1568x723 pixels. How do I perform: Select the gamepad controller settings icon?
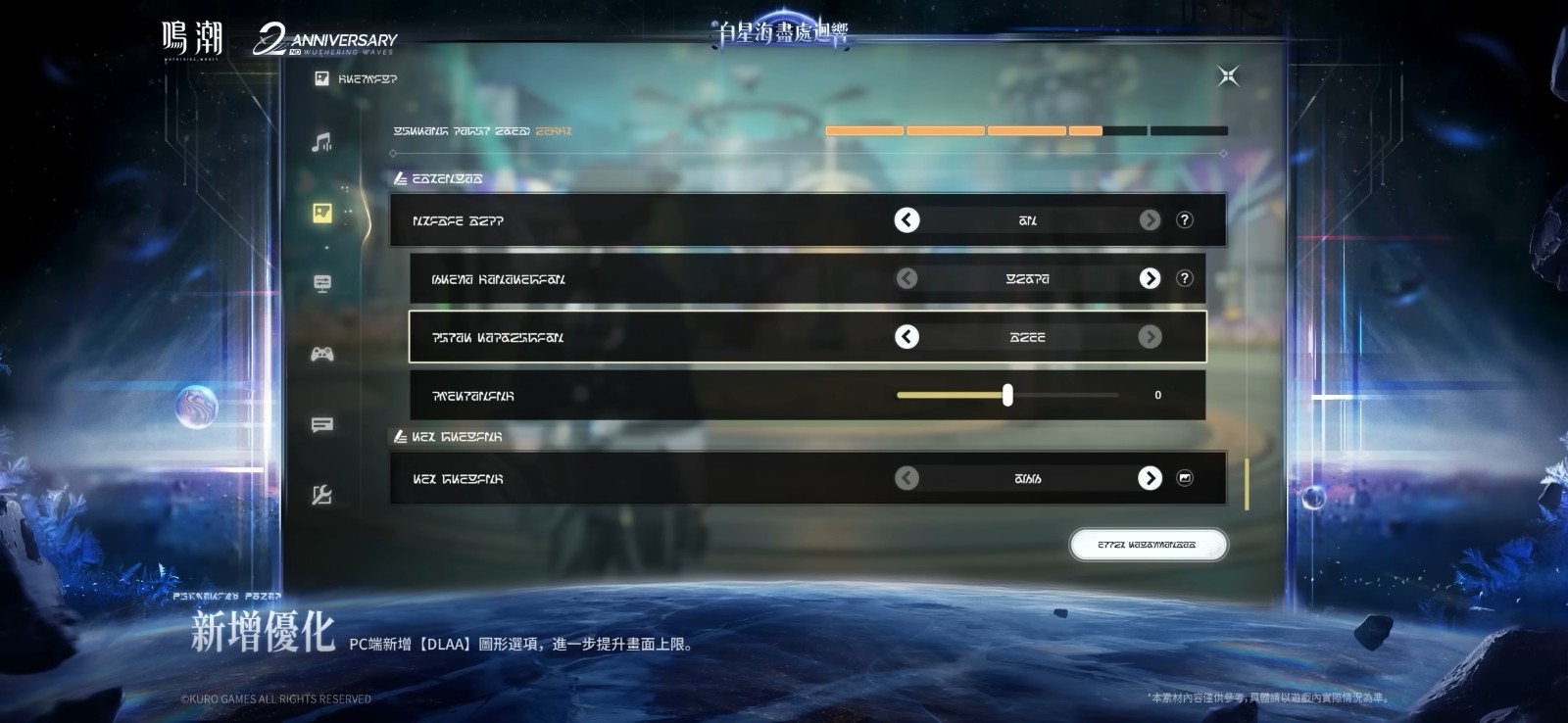(x=321, y=353)
